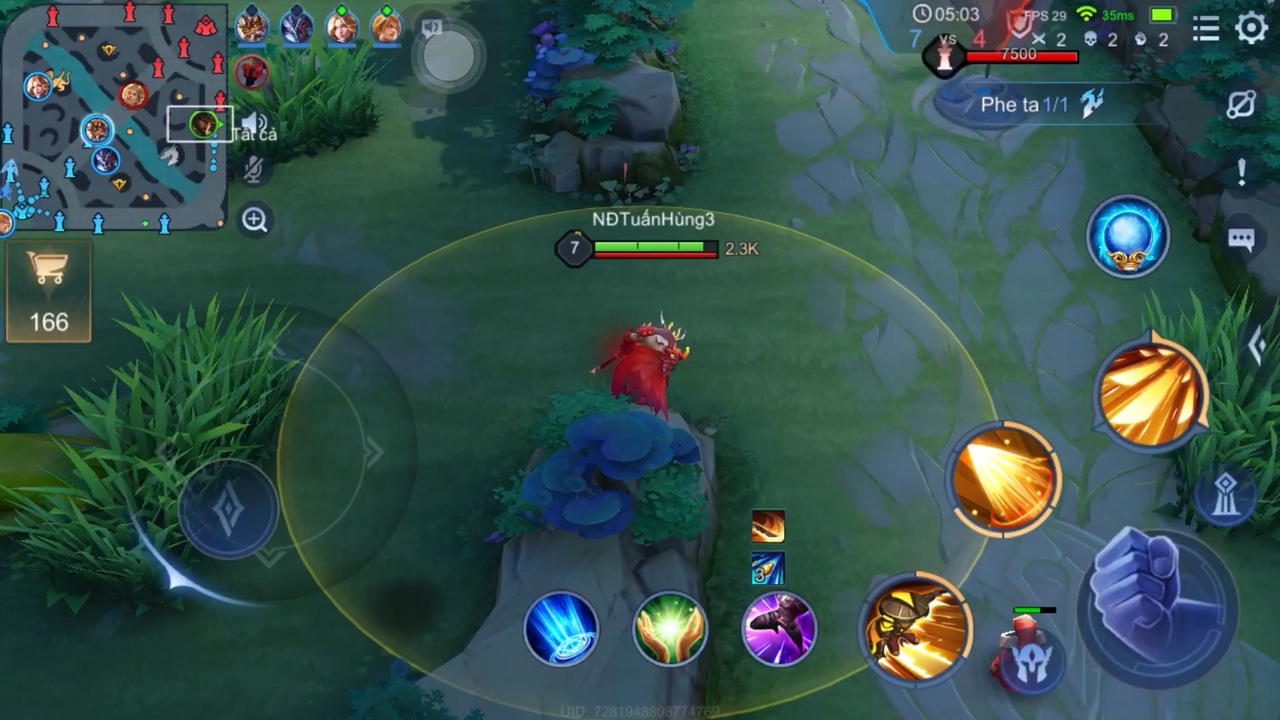The image size is (1280, 720).
Task: Open the Settings gear menu
Action: pyautogui.click(x=1251, y=28)
